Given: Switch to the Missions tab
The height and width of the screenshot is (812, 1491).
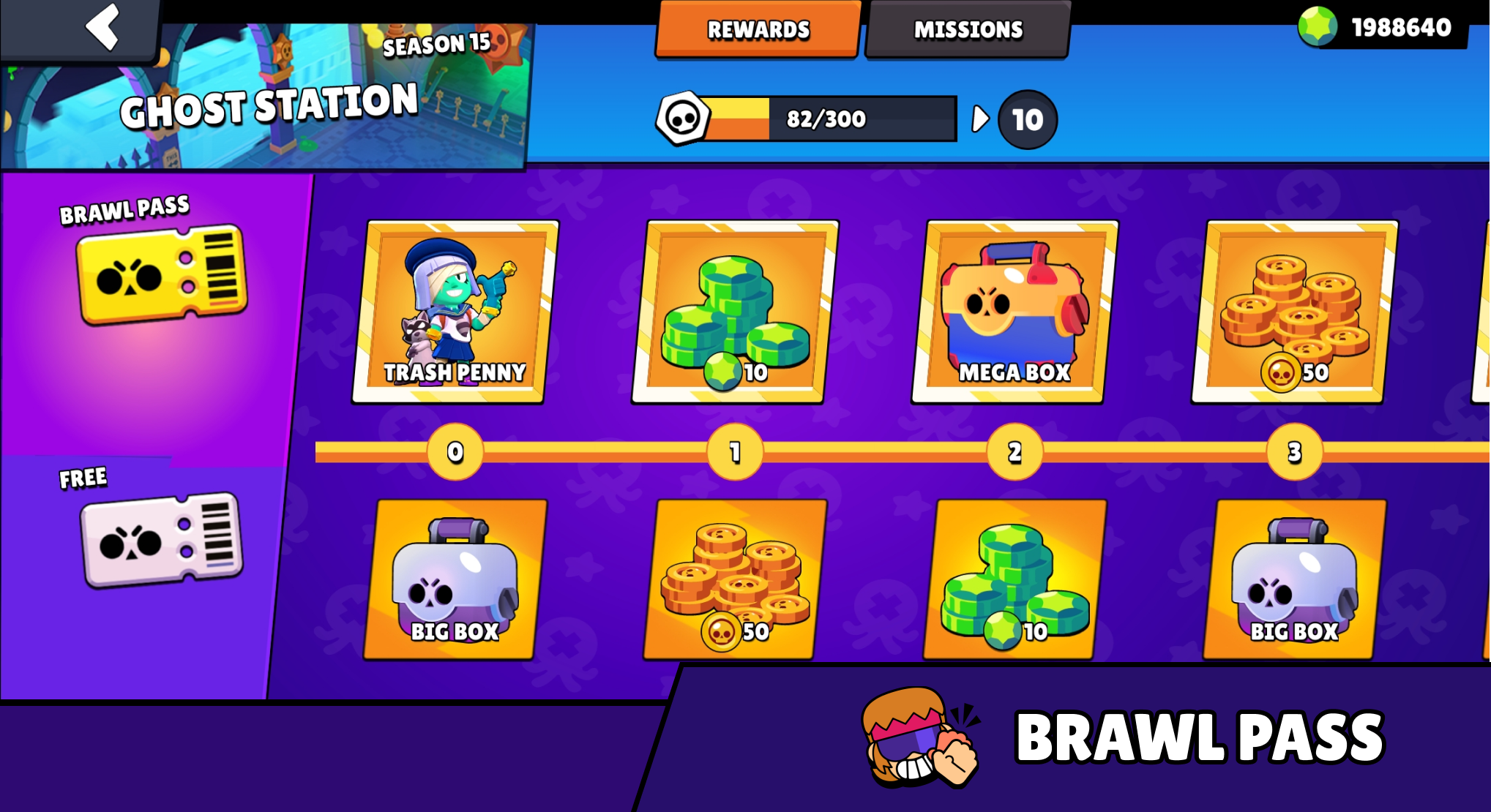Looking at the screenshot, I should [968, 30].
